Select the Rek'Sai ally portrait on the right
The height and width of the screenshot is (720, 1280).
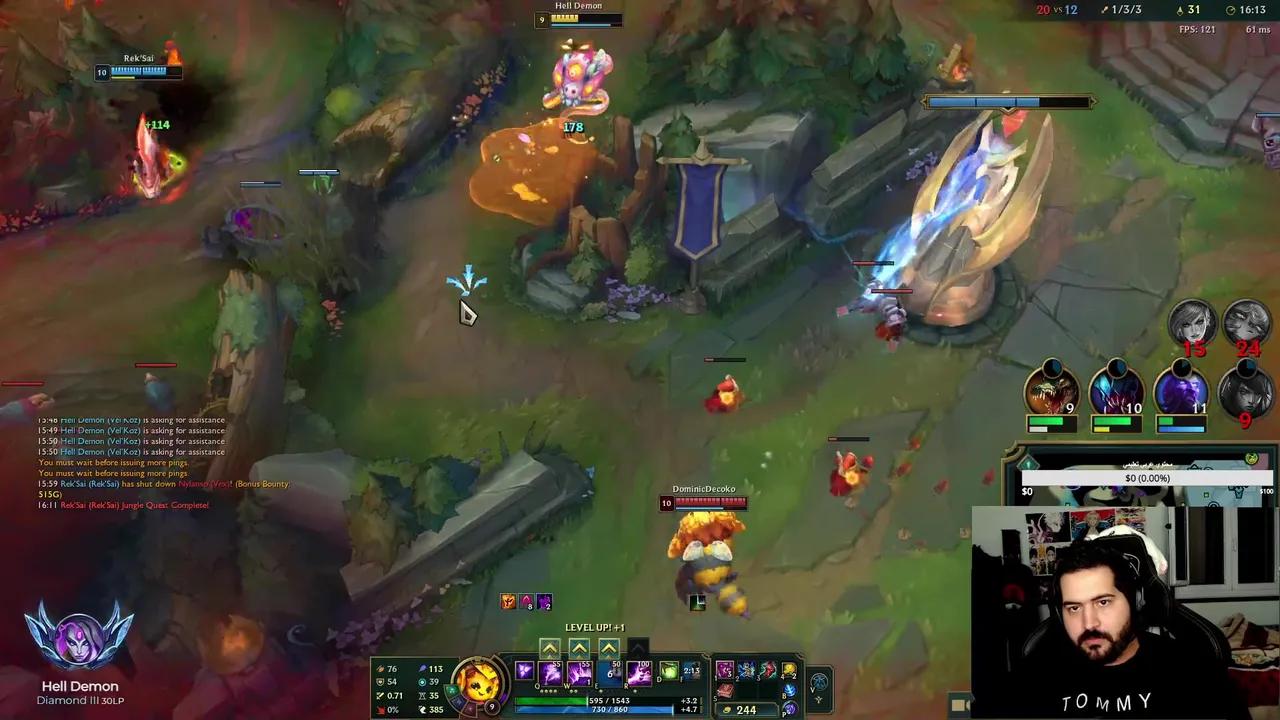(1050, 393)
